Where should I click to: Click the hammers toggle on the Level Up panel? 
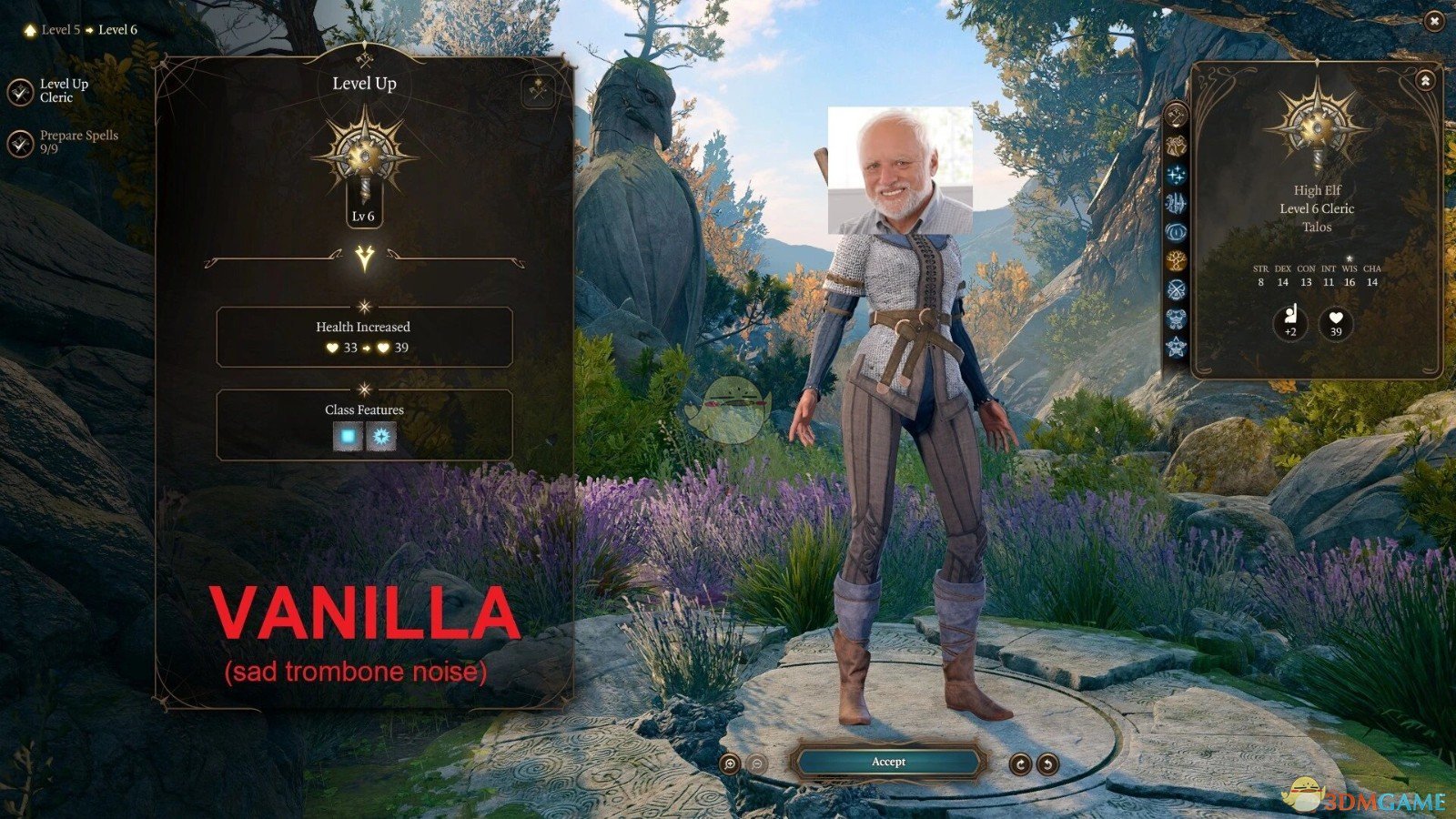click(537, 88)
